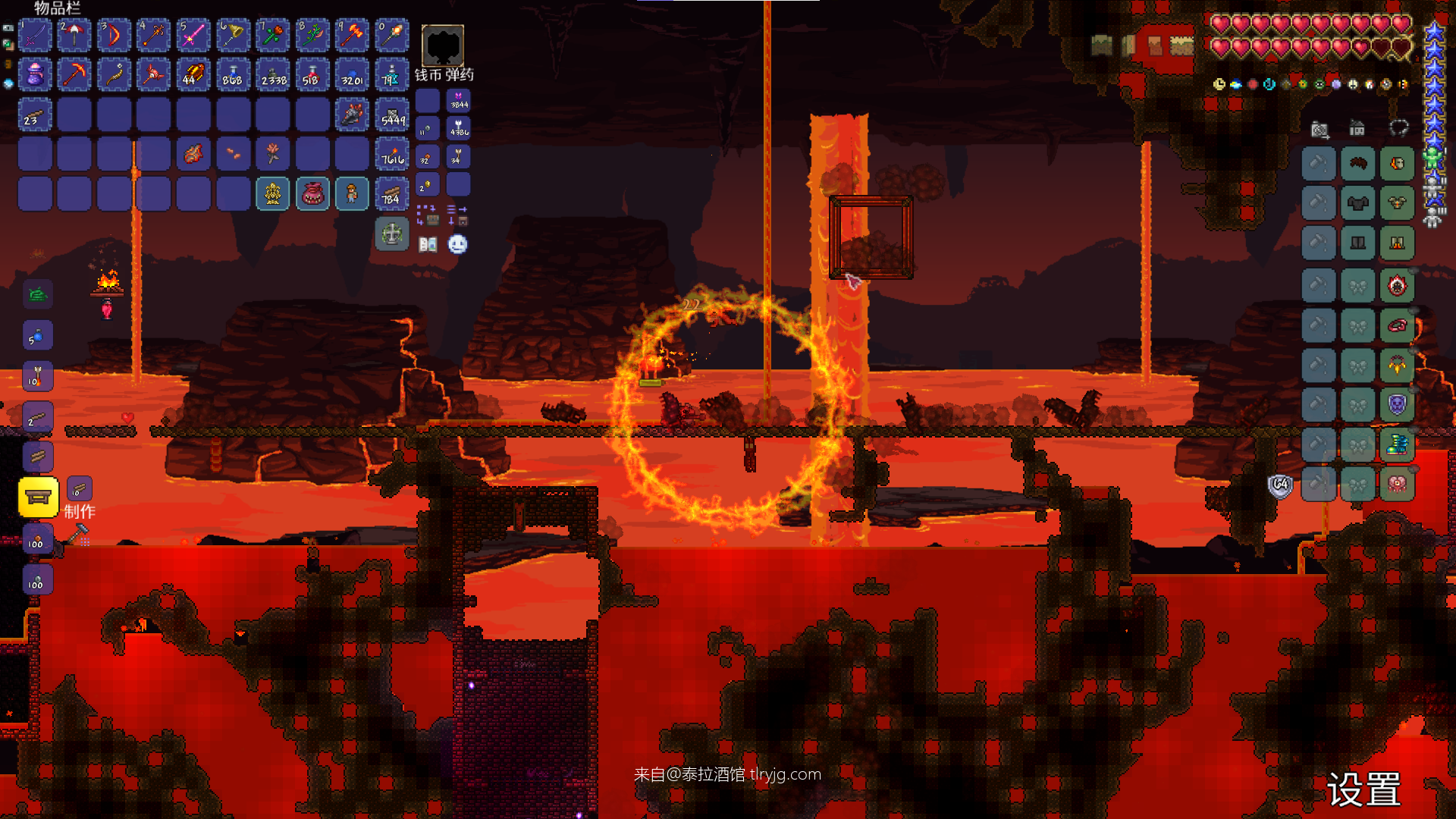Click the chestplate armor slot
Viewport: 1456px width, 819px height.
point(1357,203)
